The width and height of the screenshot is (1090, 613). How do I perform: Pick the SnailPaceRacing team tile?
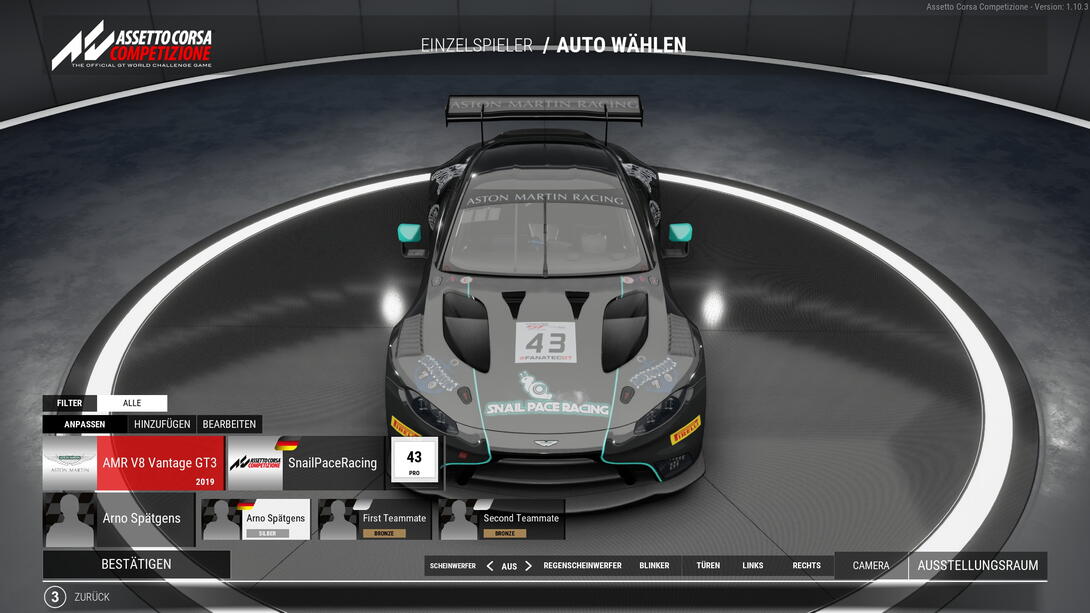tap(306, 463)
